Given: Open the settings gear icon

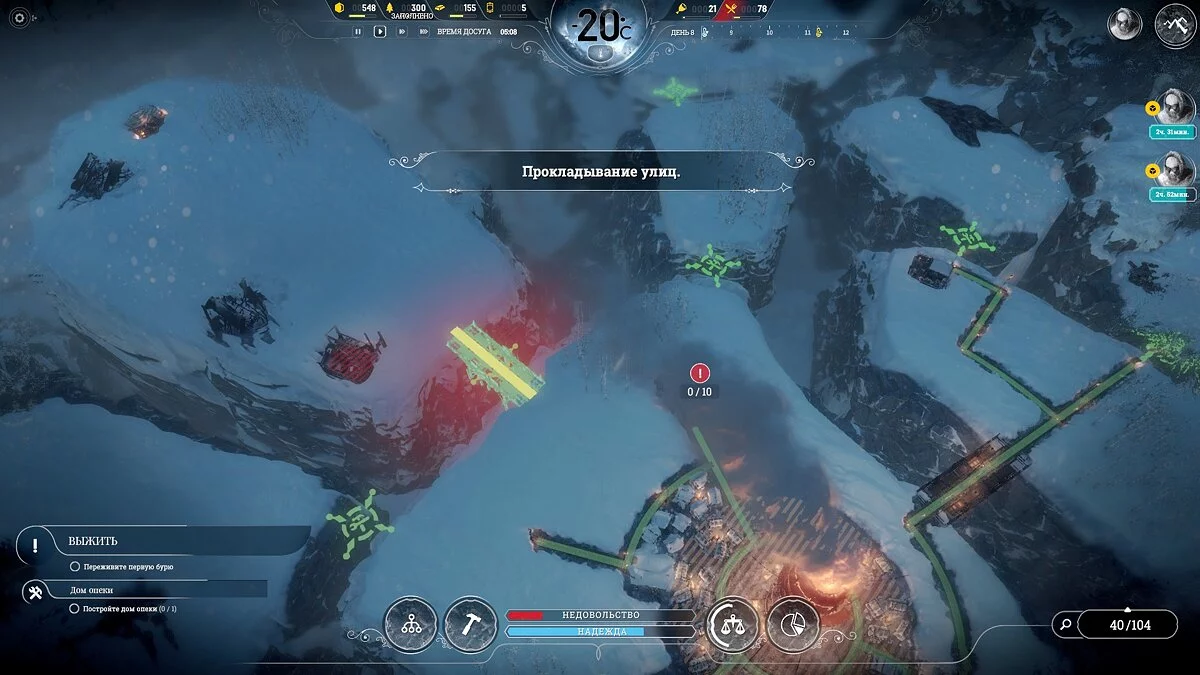Looking at the screenshot, I should coord(19,19).
